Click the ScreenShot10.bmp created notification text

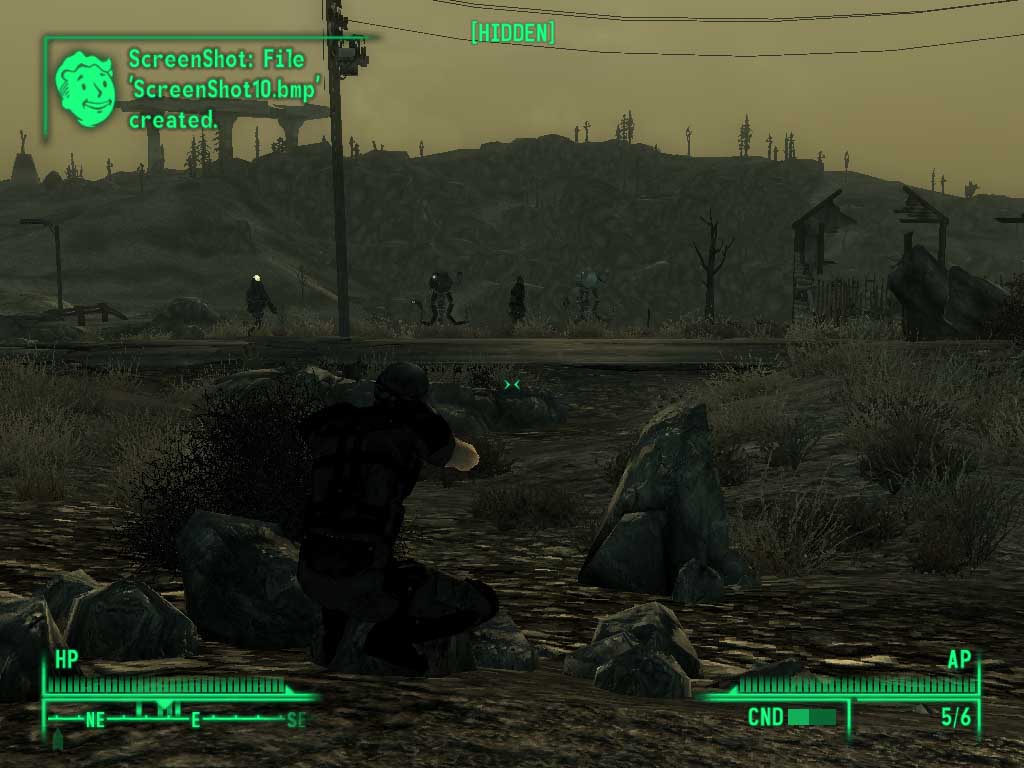(228, 89)
